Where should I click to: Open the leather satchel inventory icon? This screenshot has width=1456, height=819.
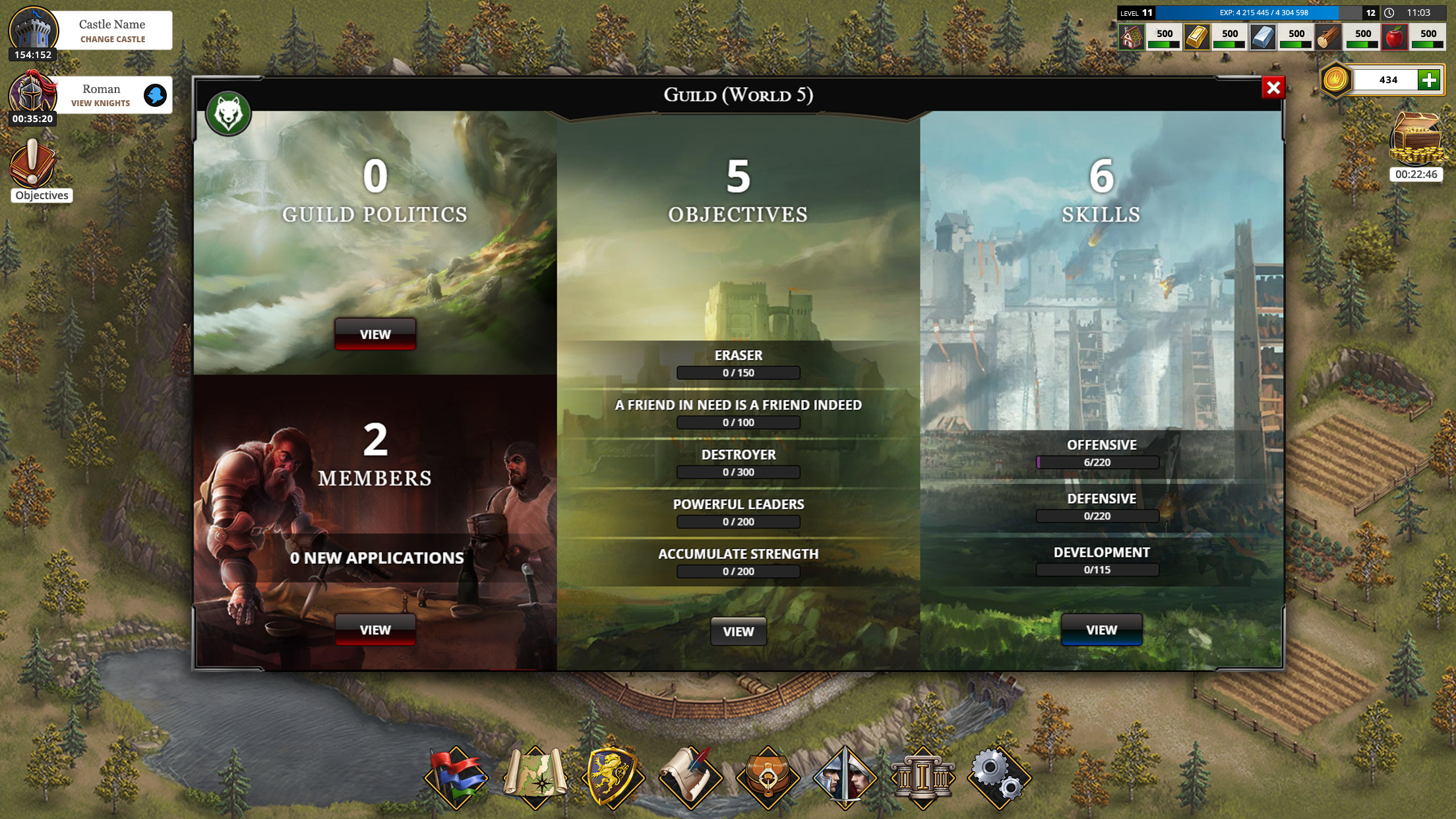tap(769, 776)
